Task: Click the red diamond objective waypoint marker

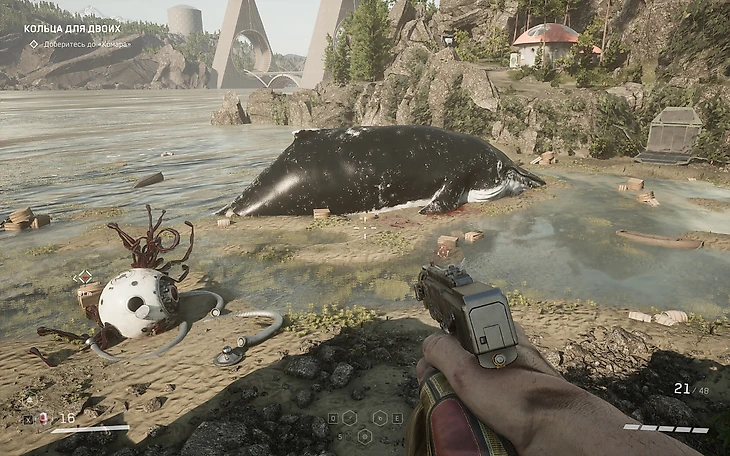Action: coord(83,276)
